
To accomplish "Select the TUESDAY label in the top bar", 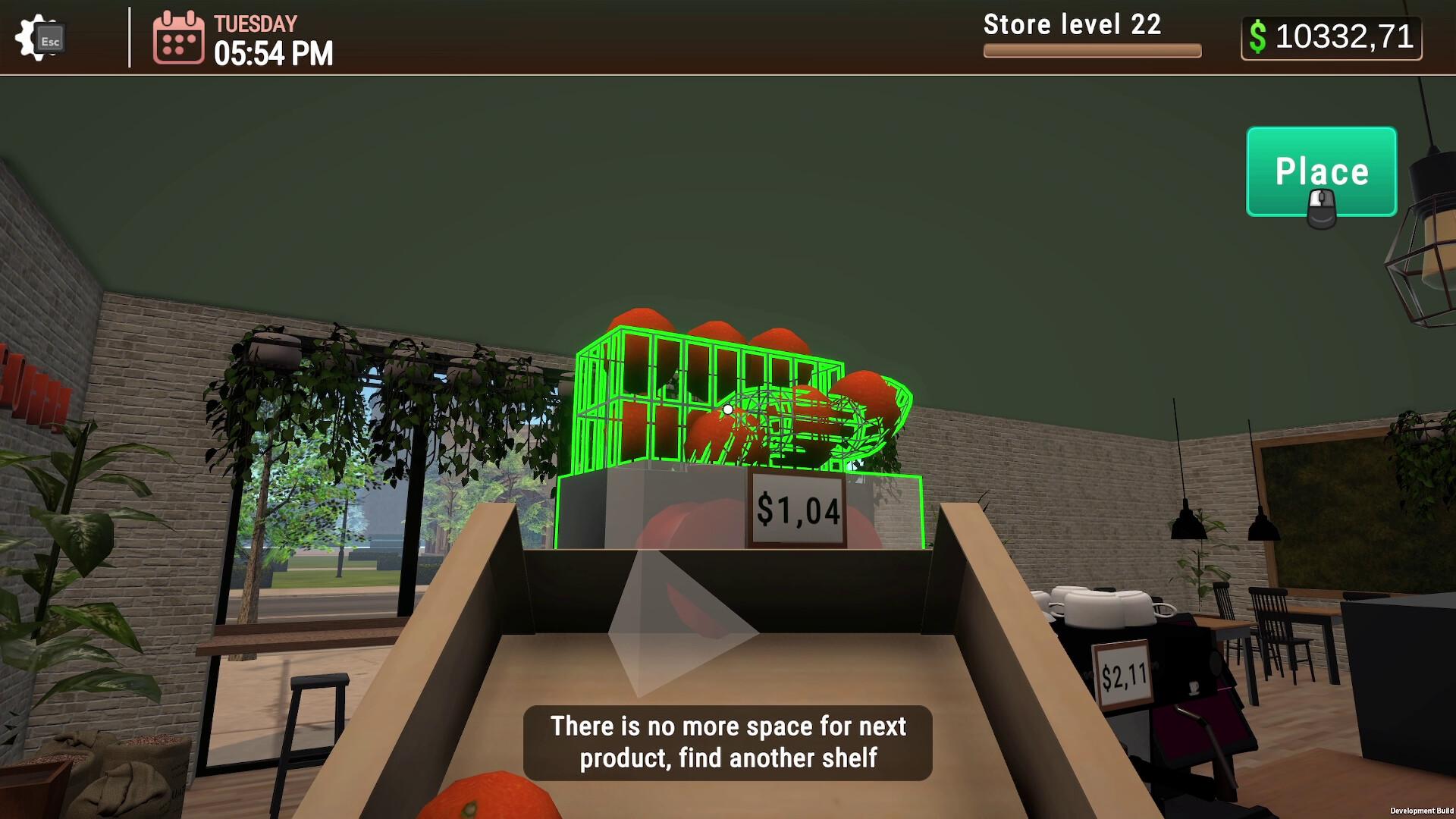I will coord(255,23).
